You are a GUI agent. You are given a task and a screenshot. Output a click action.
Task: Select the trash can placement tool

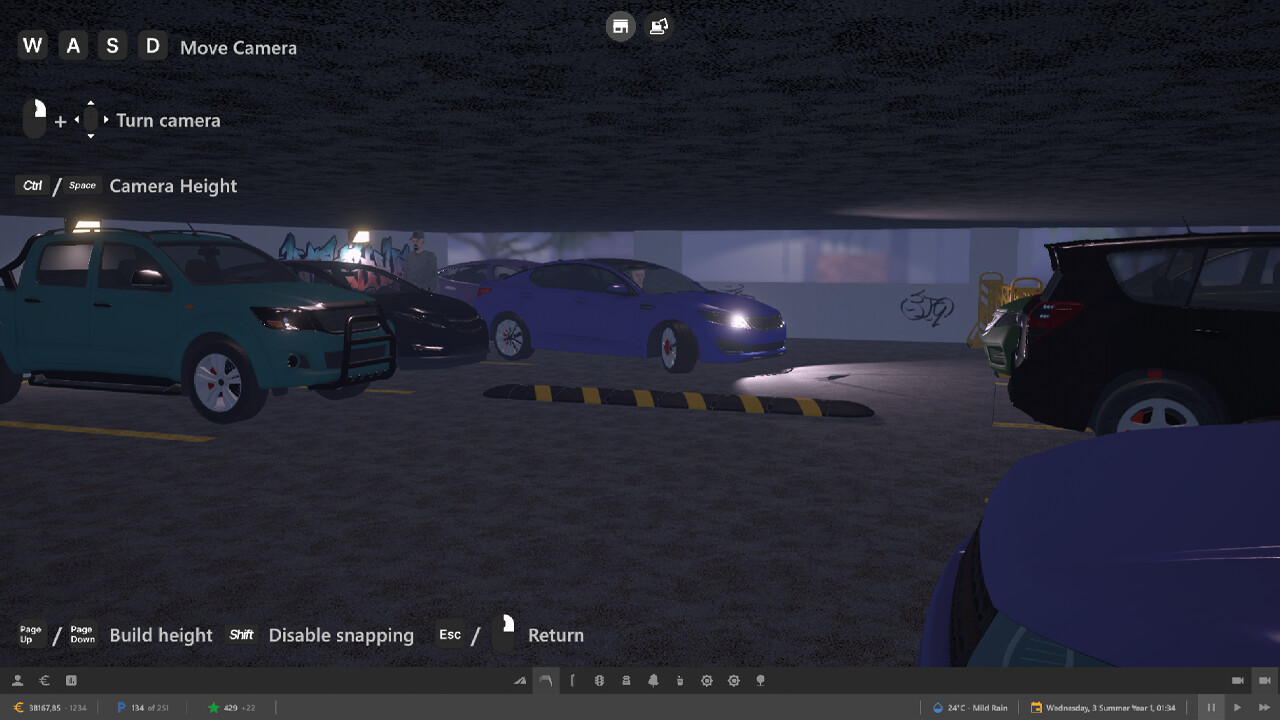click(x=680, y=680)
